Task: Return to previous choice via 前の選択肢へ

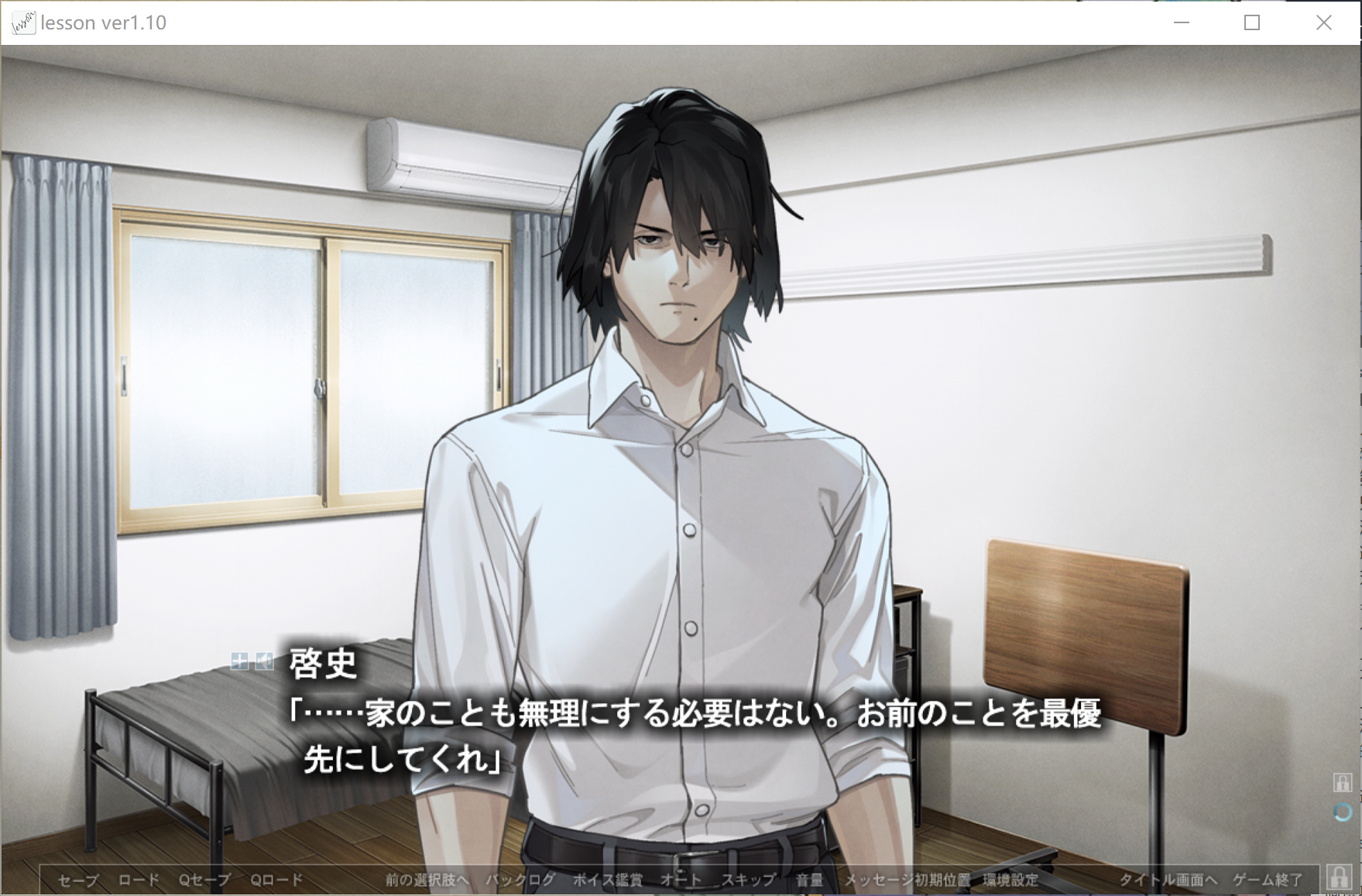Action: coord(427,880)
